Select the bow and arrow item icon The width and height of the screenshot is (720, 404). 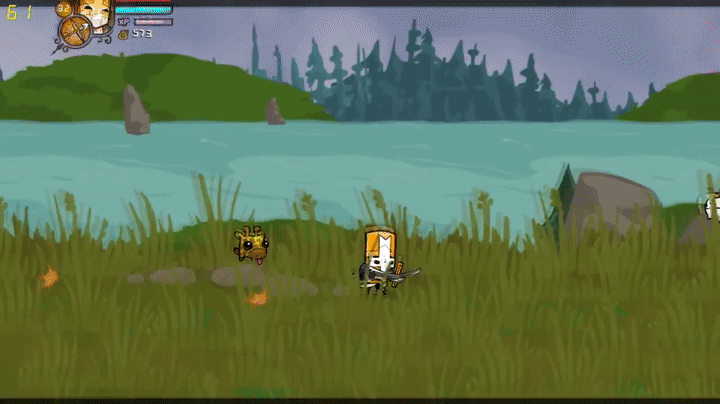73,33
